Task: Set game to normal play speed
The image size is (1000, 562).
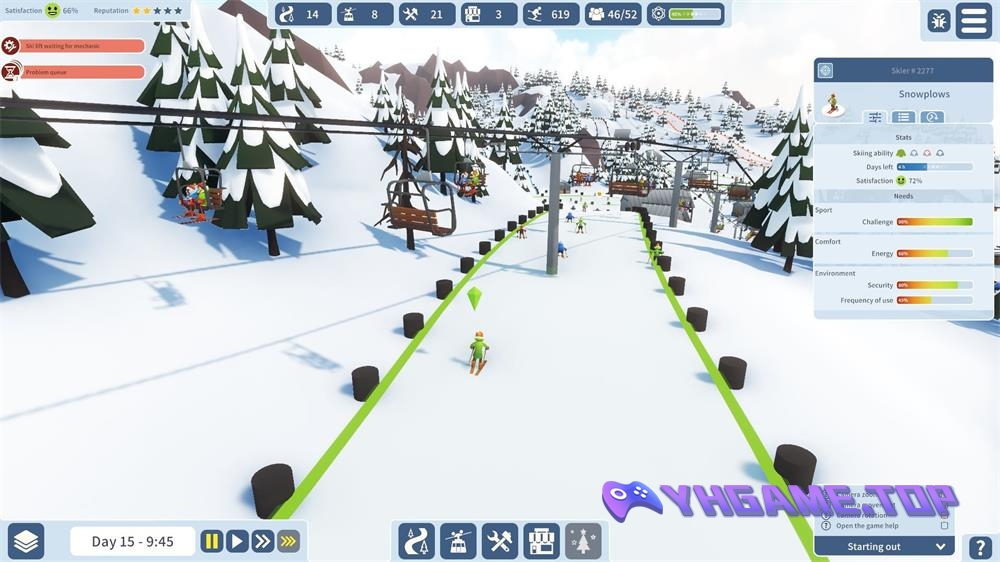Action: coord(237,541)
